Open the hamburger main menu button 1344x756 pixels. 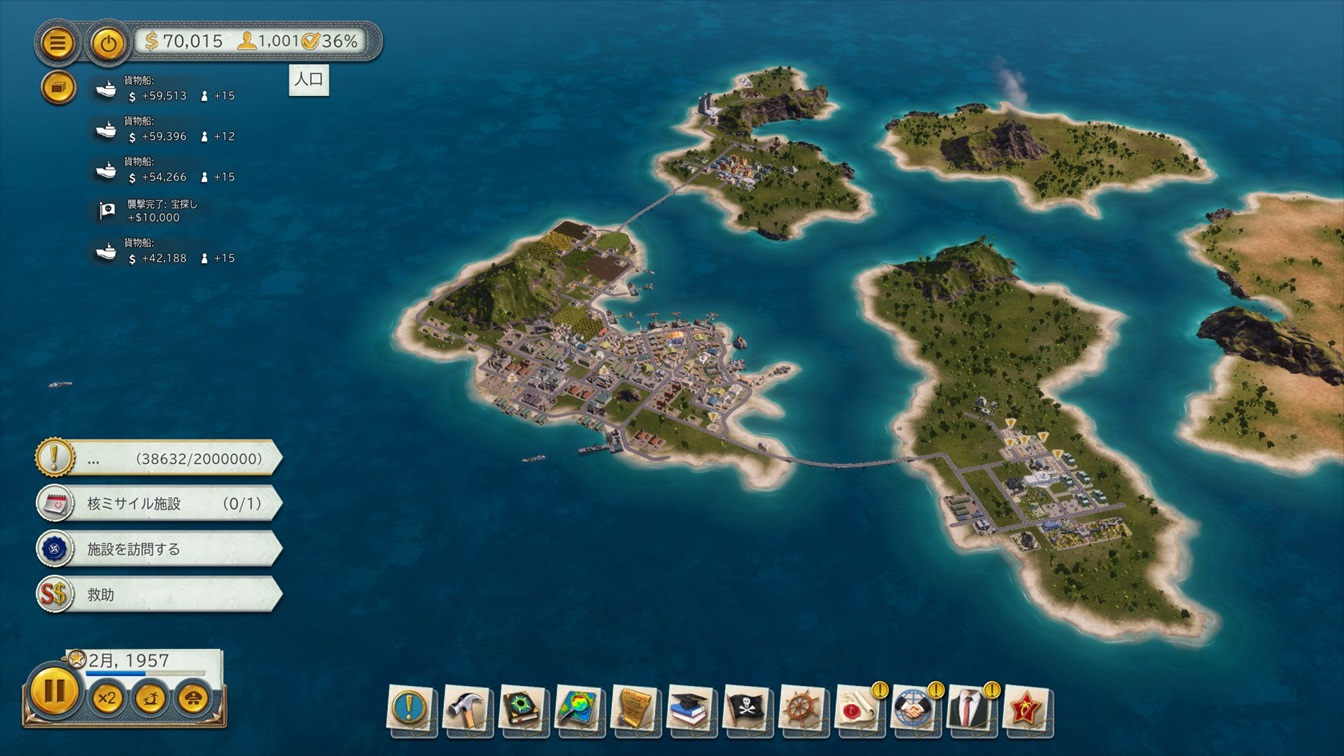click(x=58, y=43)
